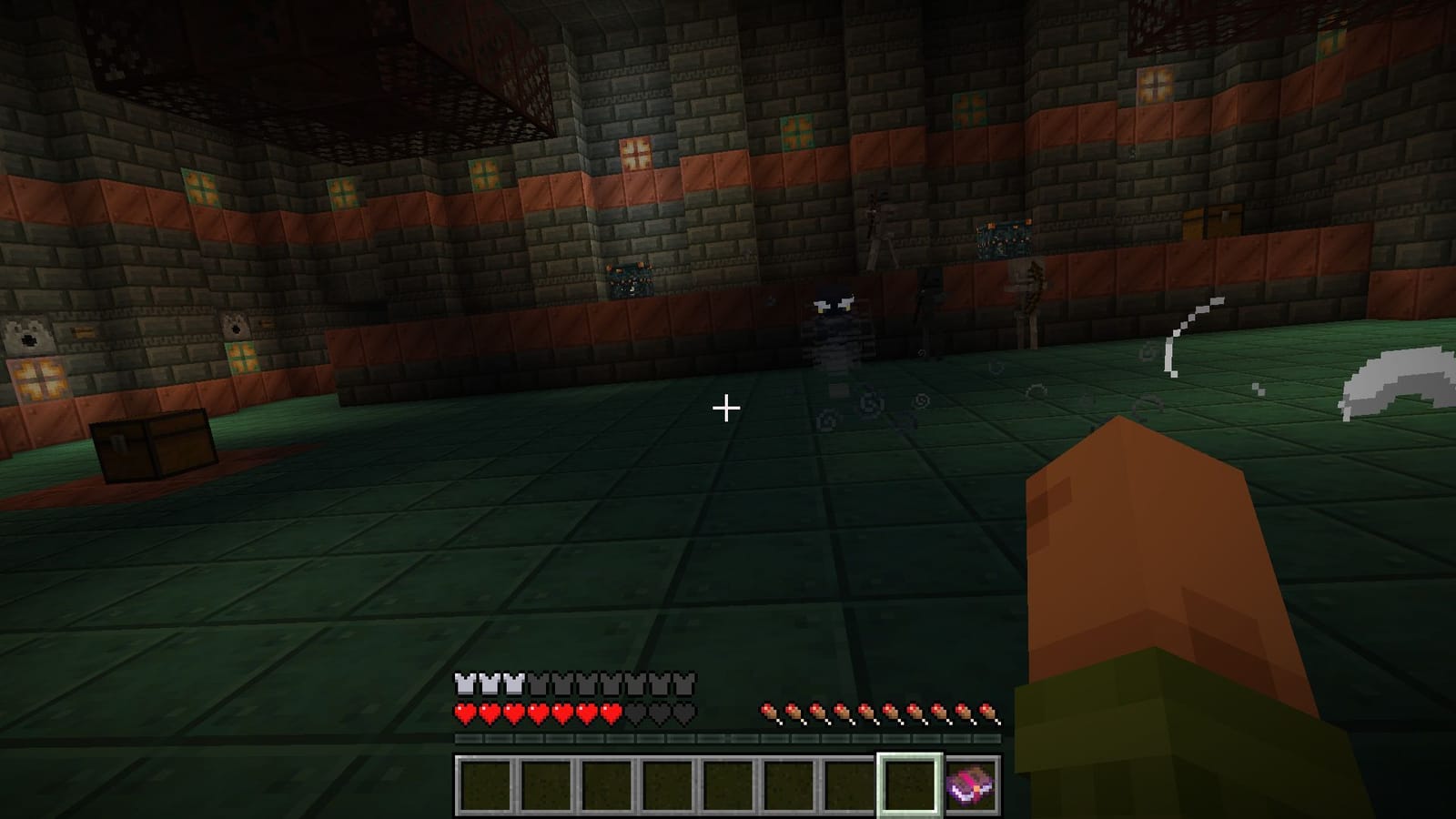Click the crosshair at screen center

(726, 409)
